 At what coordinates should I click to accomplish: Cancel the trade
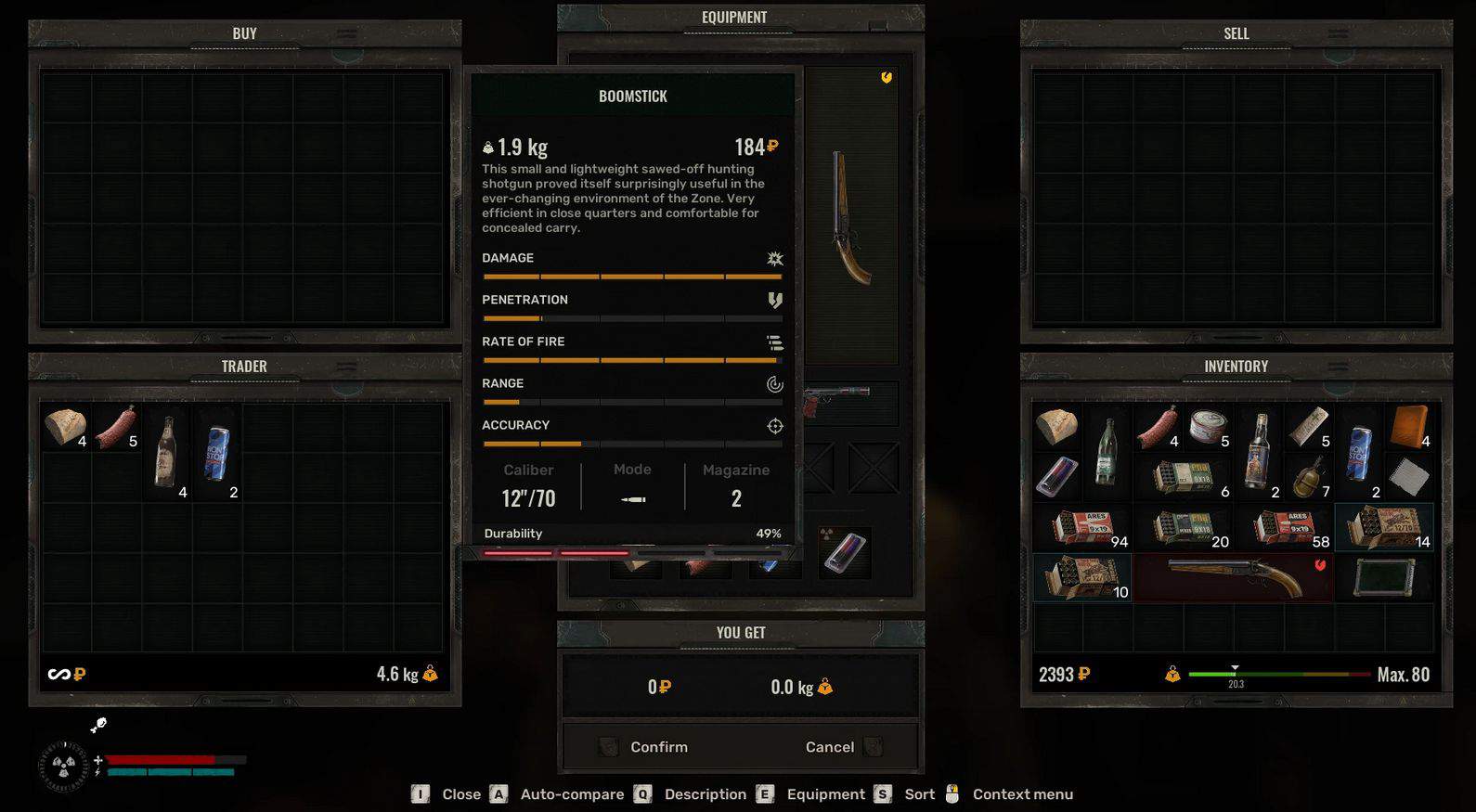pos(830,747)
